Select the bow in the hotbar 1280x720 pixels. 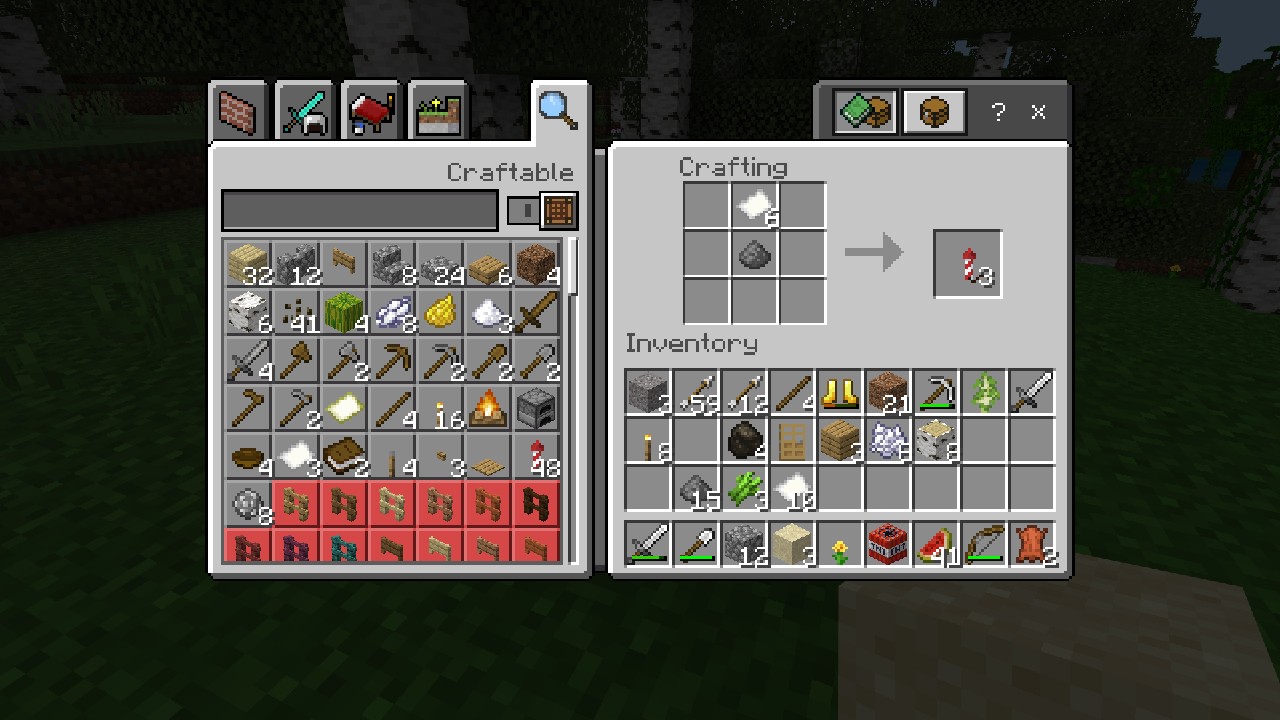[x=985, y=544]
